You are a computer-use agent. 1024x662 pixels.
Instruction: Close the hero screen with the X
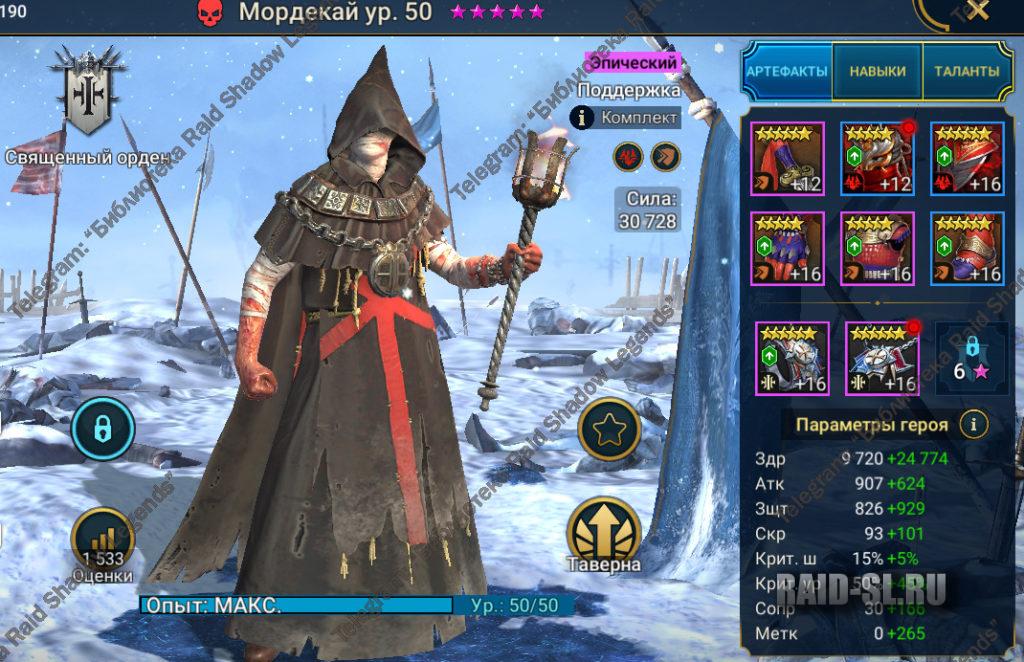(x=976, y=12)
